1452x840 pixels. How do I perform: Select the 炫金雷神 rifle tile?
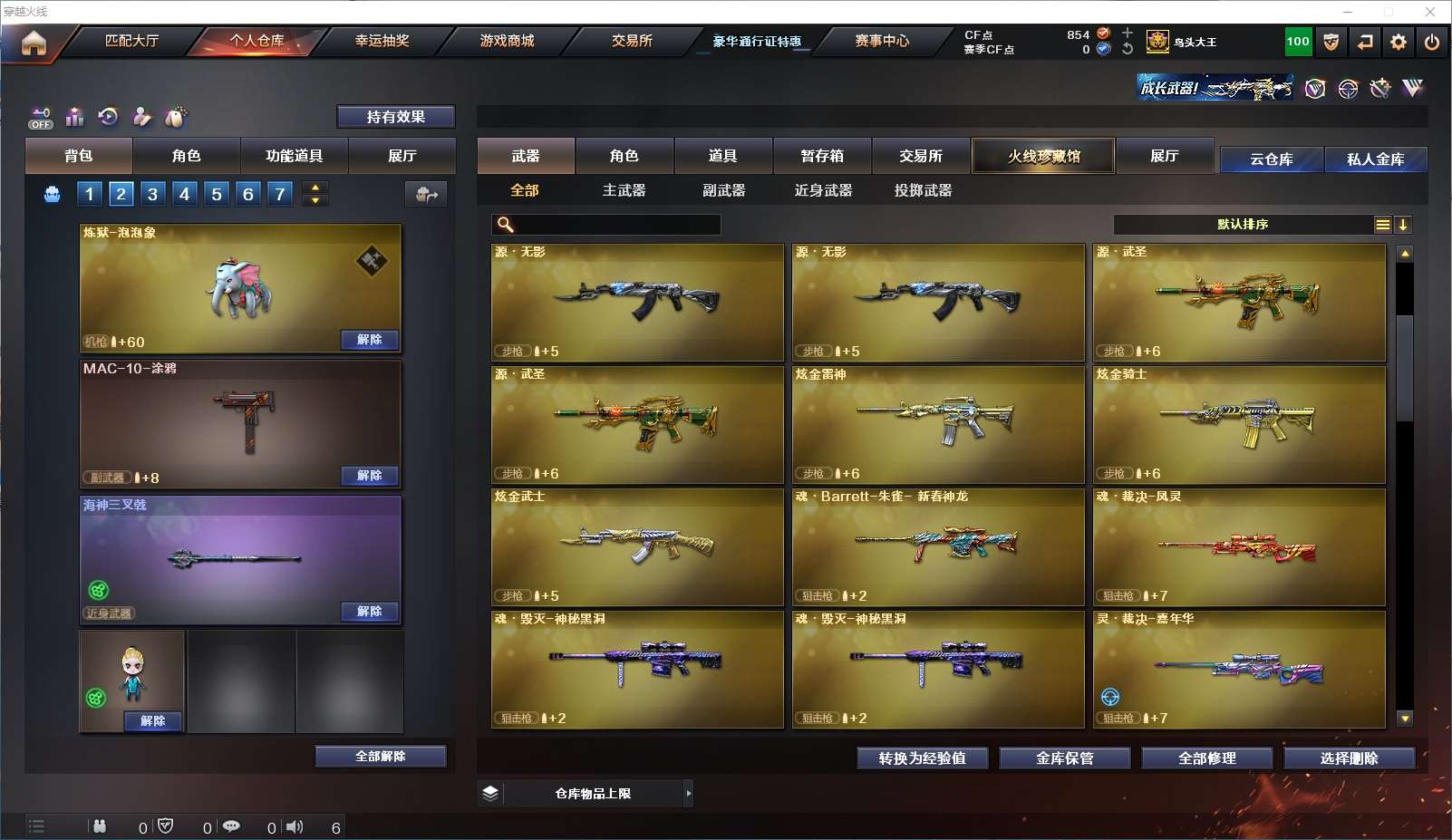coord(938,424)
